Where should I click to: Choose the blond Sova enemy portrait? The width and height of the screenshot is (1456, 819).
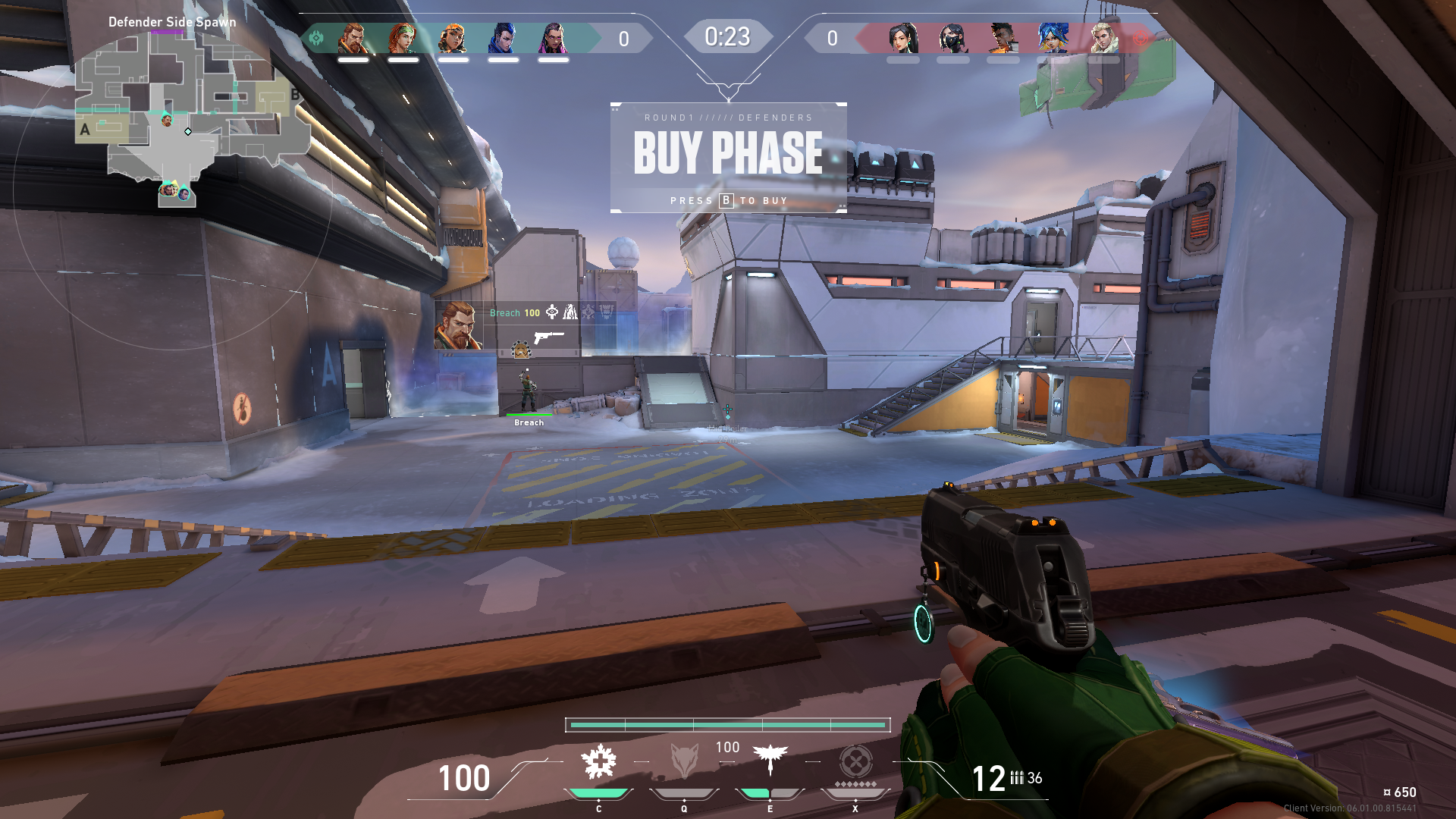click(x=1103, y=38)
